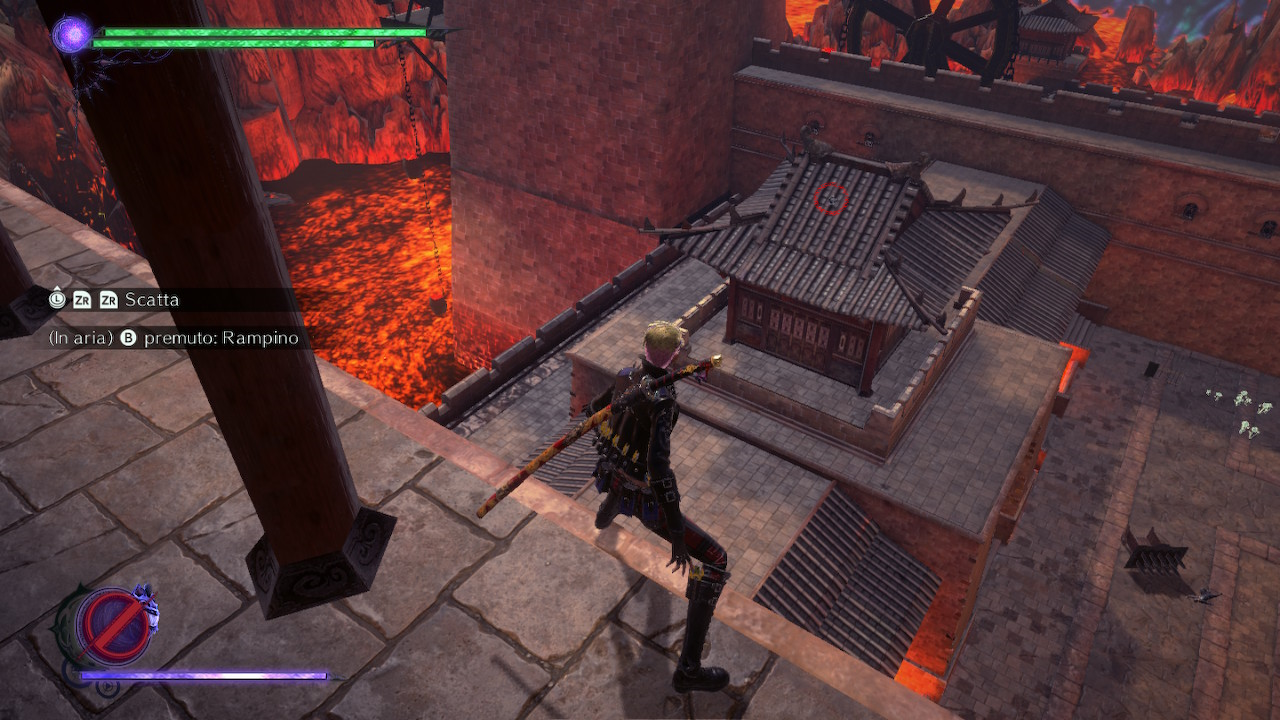Click the second ZR icon in Scatta prompt
The image size is (1280, 720).
click(x=109, y=300)
